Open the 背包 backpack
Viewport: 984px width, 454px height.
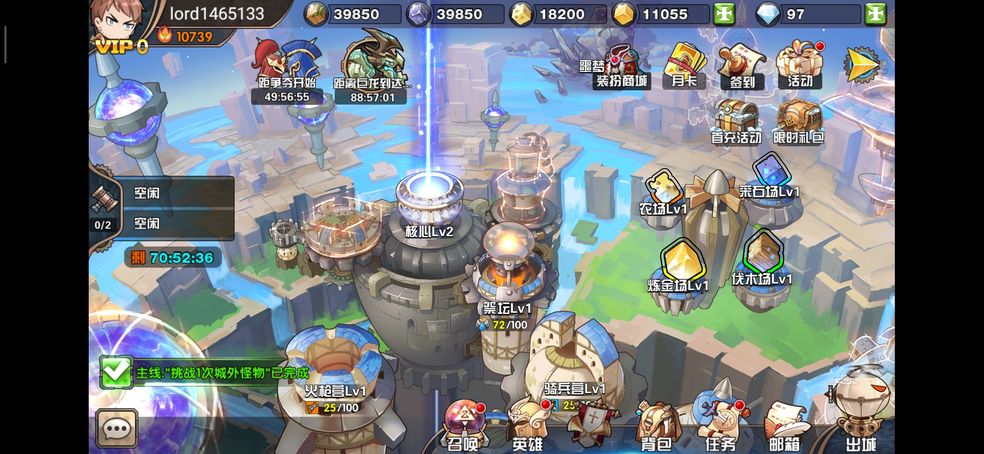(655, 426)
